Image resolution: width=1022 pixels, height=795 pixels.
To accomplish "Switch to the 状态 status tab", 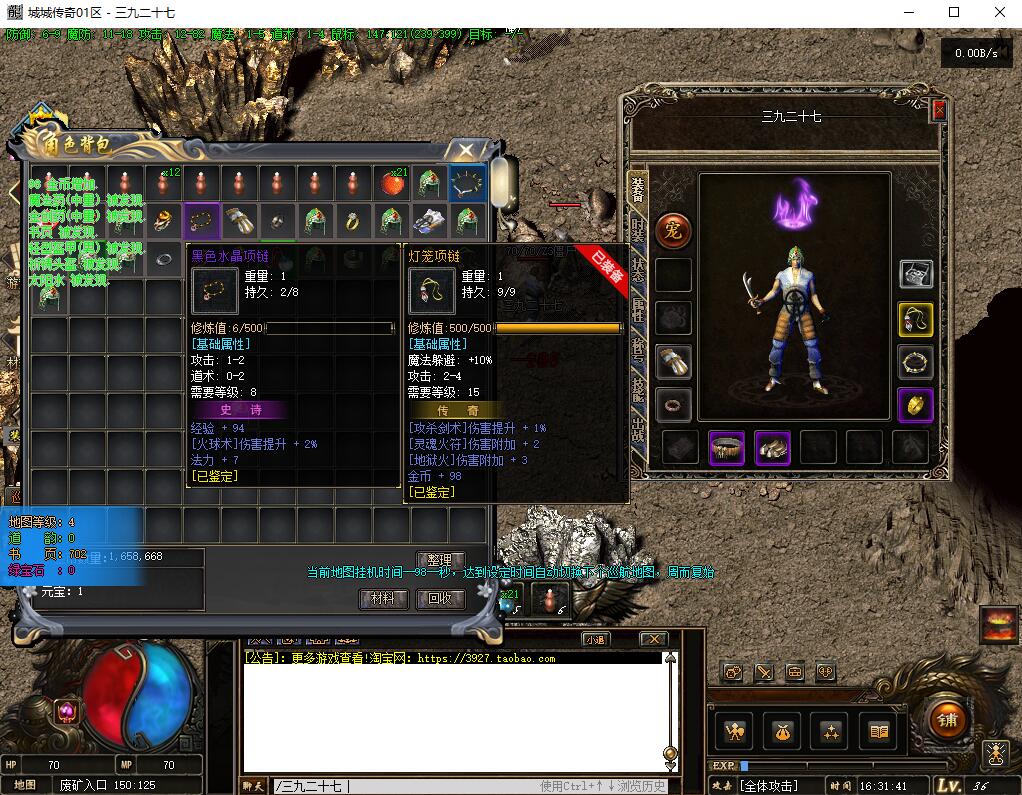I will [637, 271].
